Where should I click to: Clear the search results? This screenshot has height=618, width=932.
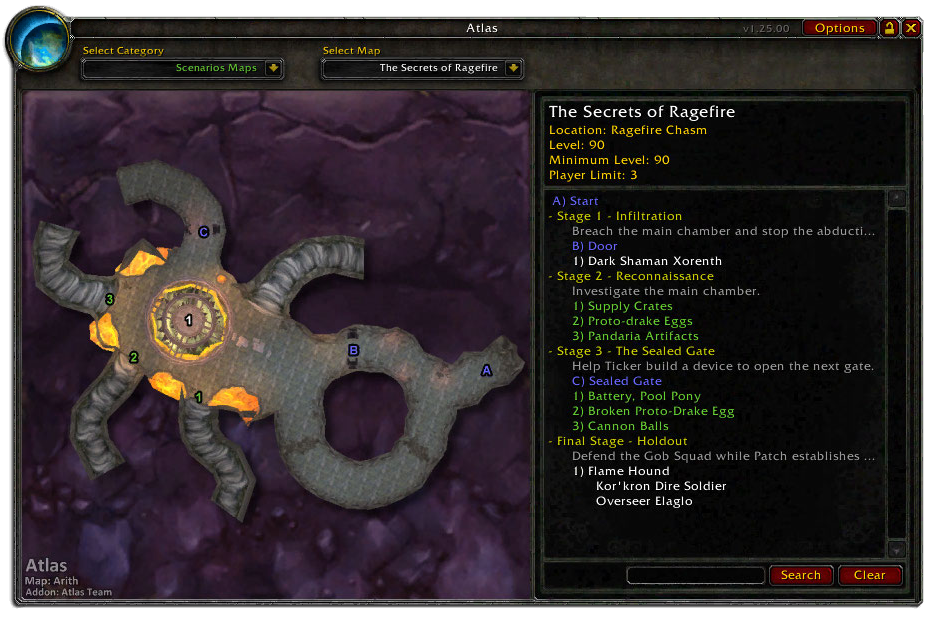(x=869, y=575)
